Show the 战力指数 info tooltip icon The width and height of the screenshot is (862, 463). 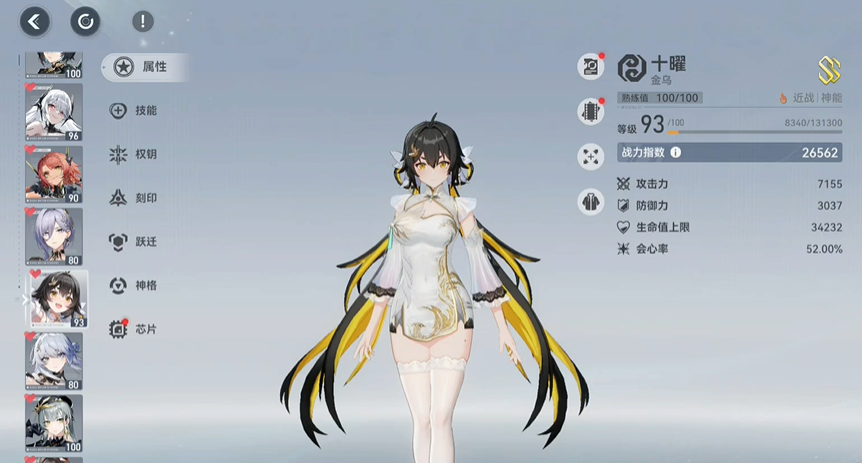pos(676,152)
